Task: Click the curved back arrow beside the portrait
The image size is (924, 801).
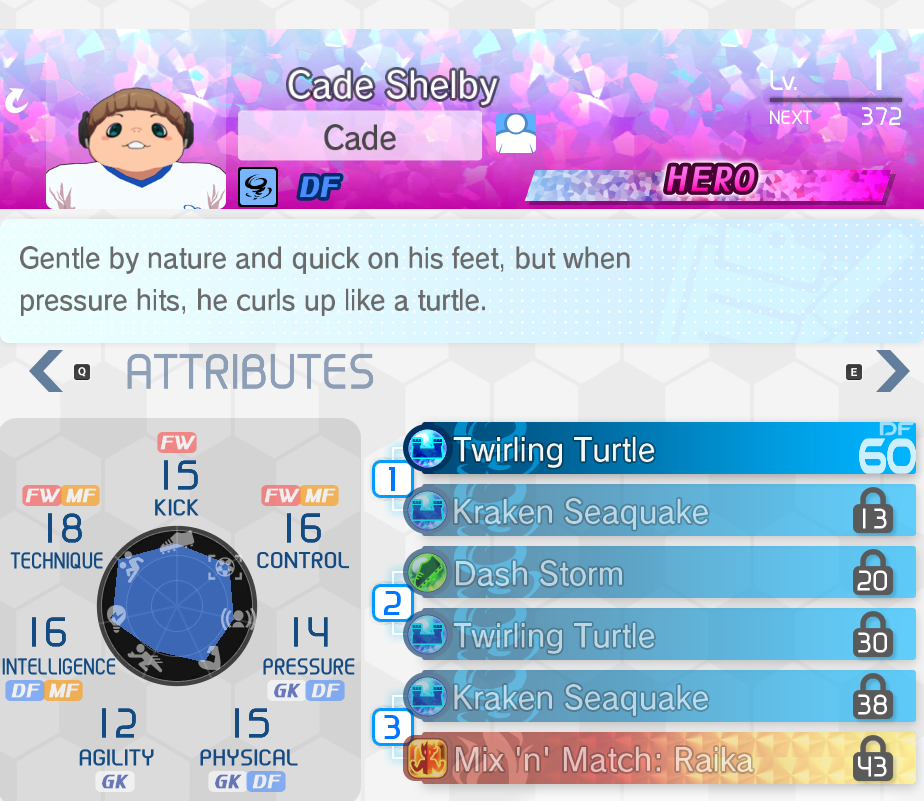Action: click(17, 100)
